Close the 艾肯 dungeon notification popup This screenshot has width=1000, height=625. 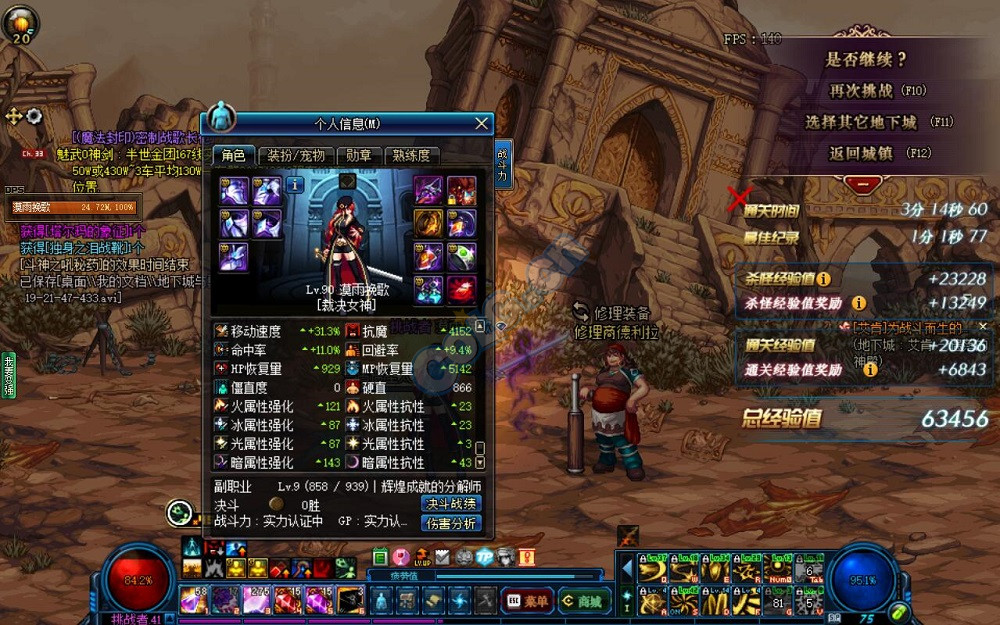(x=982, y=327)
